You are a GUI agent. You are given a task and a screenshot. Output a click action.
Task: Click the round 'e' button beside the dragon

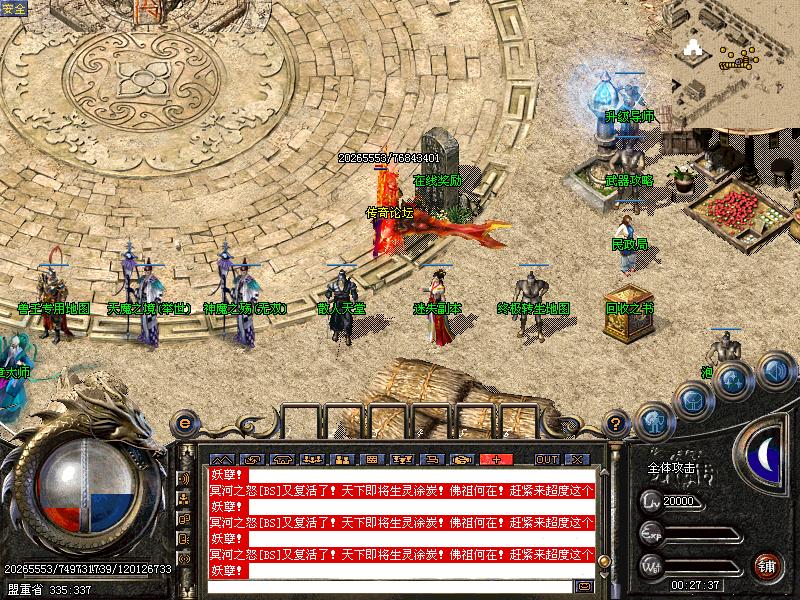[x=184, y=422]
